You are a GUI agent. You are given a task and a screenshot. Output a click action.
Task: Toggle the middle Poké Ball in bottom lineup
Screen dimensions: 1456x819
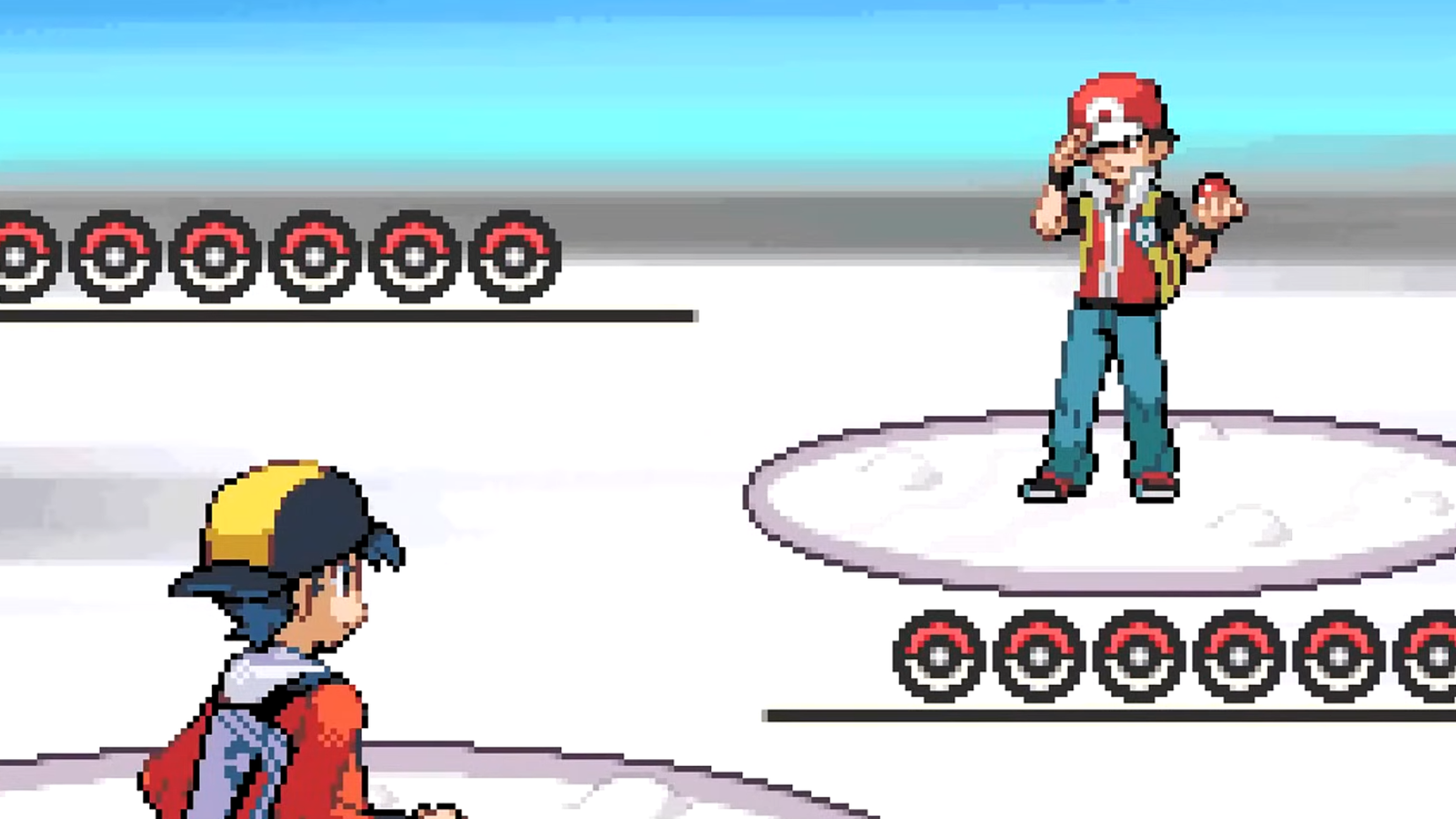(1138, 653)
